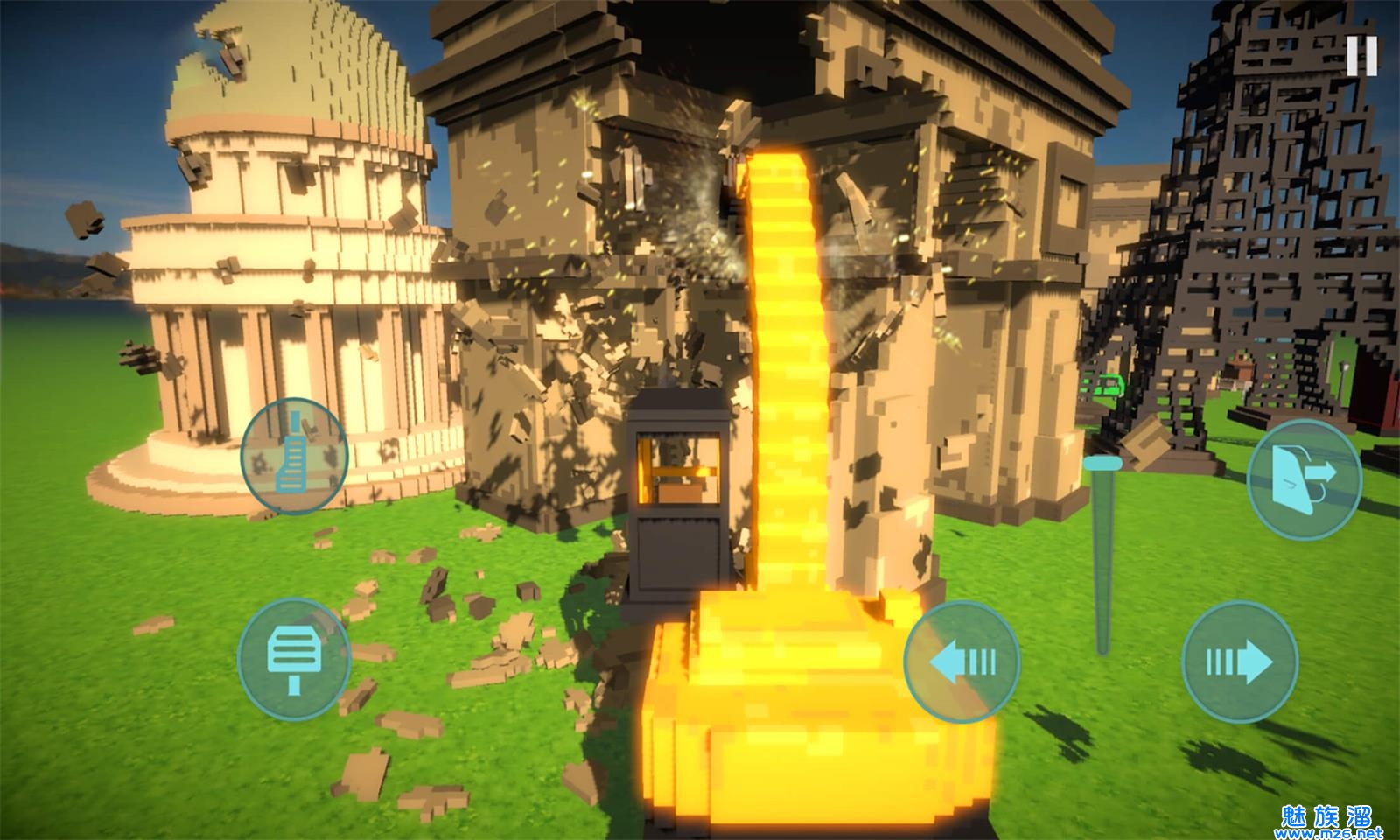Click the vertical throttle slider handle

click(1102, 463)
